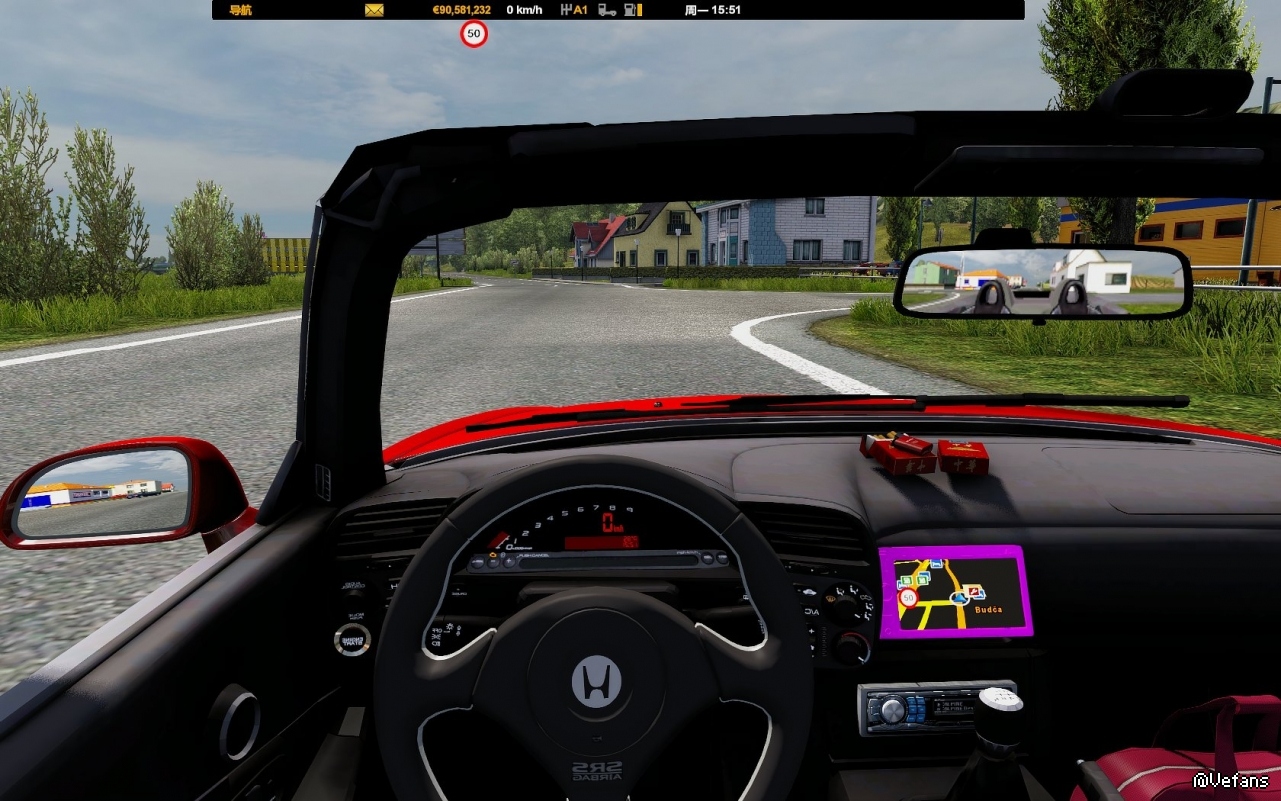Viewport: 1281px width, 801px height.
Task: Open the GPS route map on the dashboard
Action: tap(955, 591)
